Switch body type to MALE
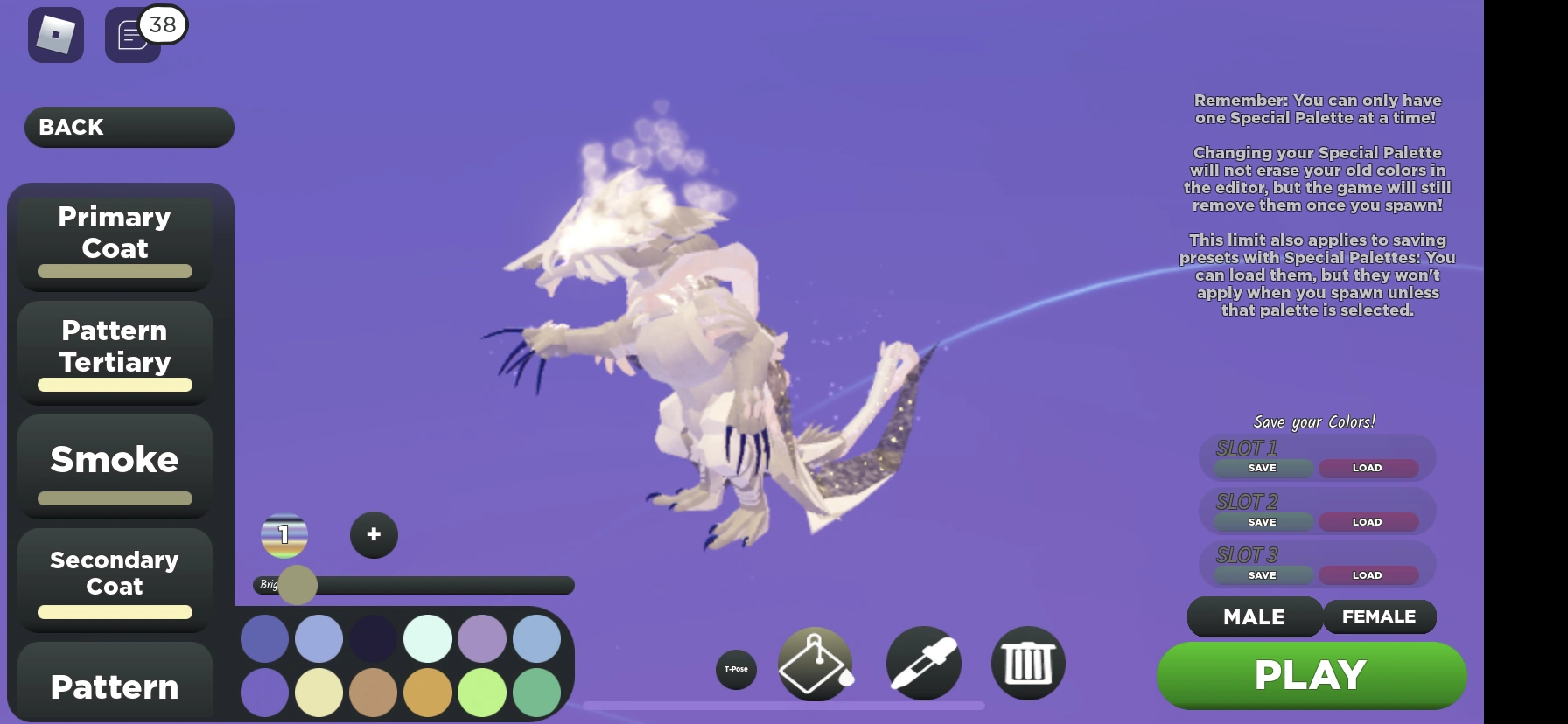 click(x=1254, y=616)
